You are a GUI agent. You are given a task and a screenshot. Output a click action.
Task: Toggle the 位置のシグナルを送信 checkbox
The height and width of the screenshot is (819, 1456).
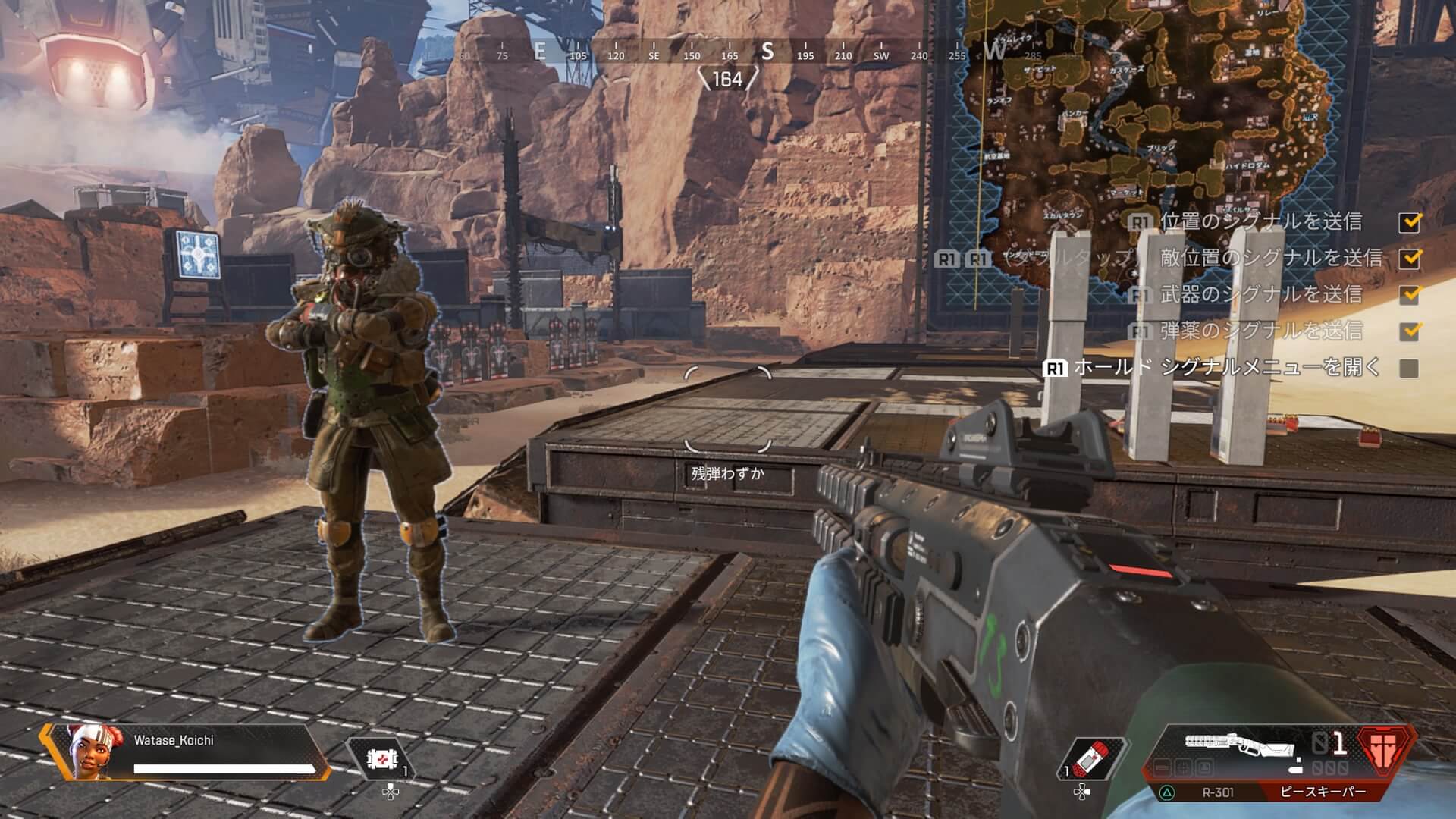pos(1410,221)
